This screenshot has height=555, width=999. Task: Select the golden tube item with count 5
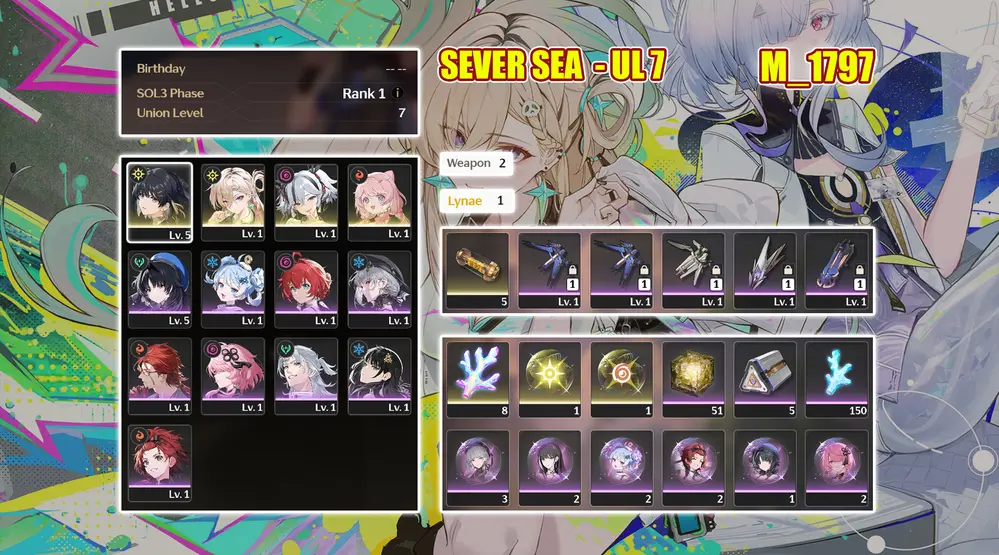(478, 271)
